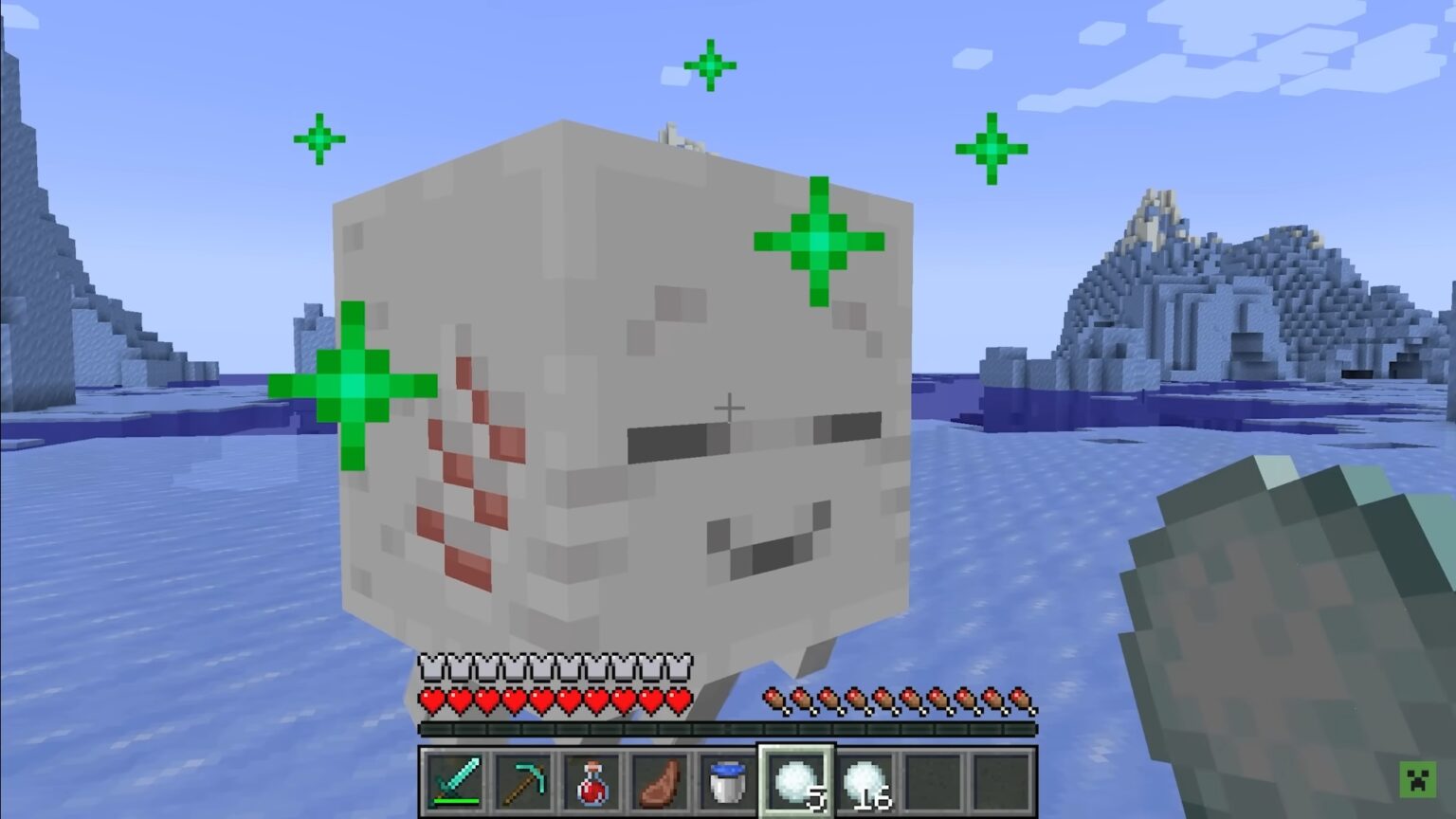Click the crosshair at screen center

coord(730,406)
